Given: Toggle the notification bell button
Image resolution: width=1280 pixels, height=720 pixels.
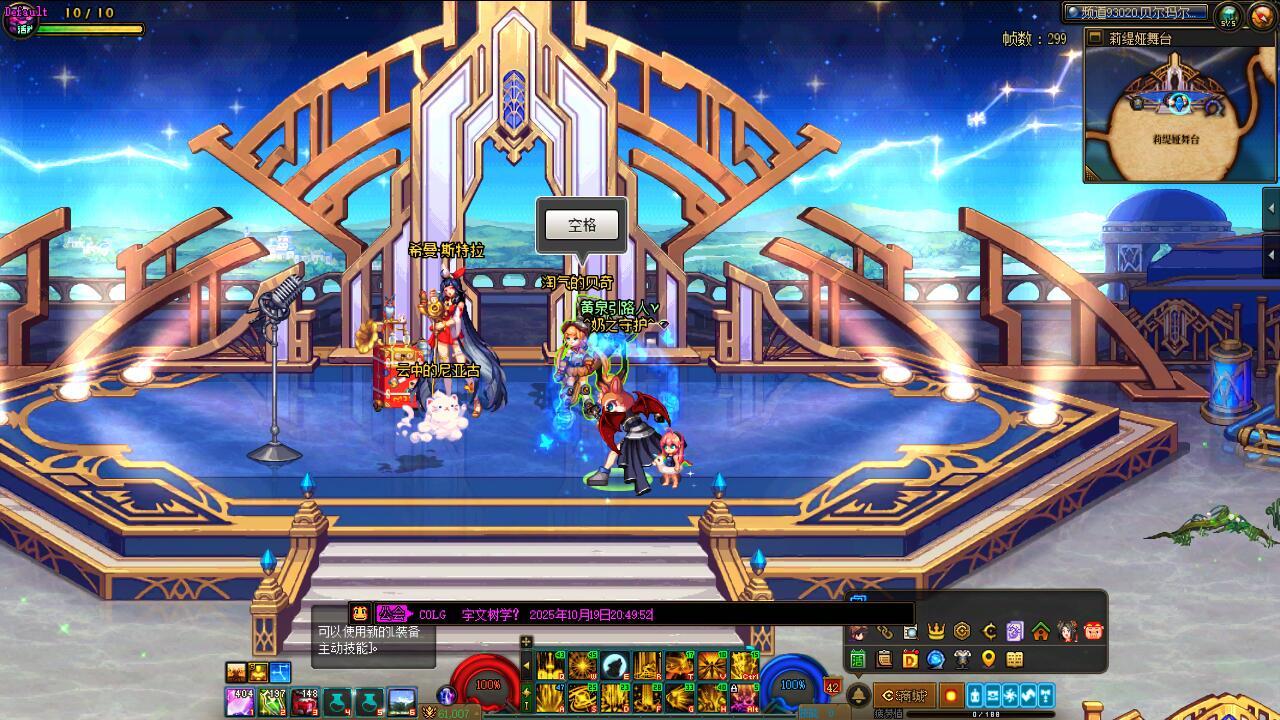Looking at the screenshot, I should click(x=858, y=695).
